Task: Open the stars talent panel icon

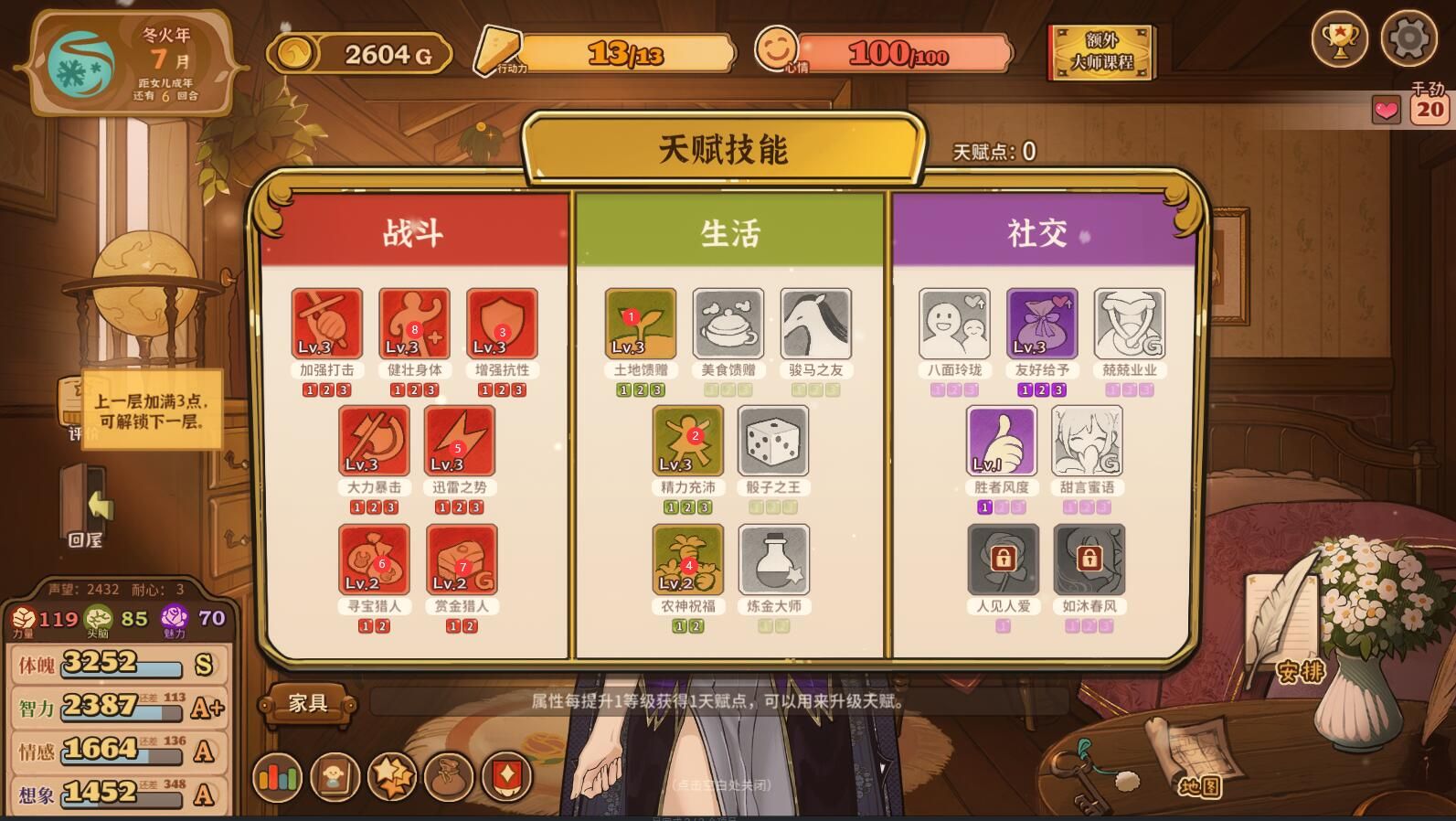Action: (x=391, y=777)
